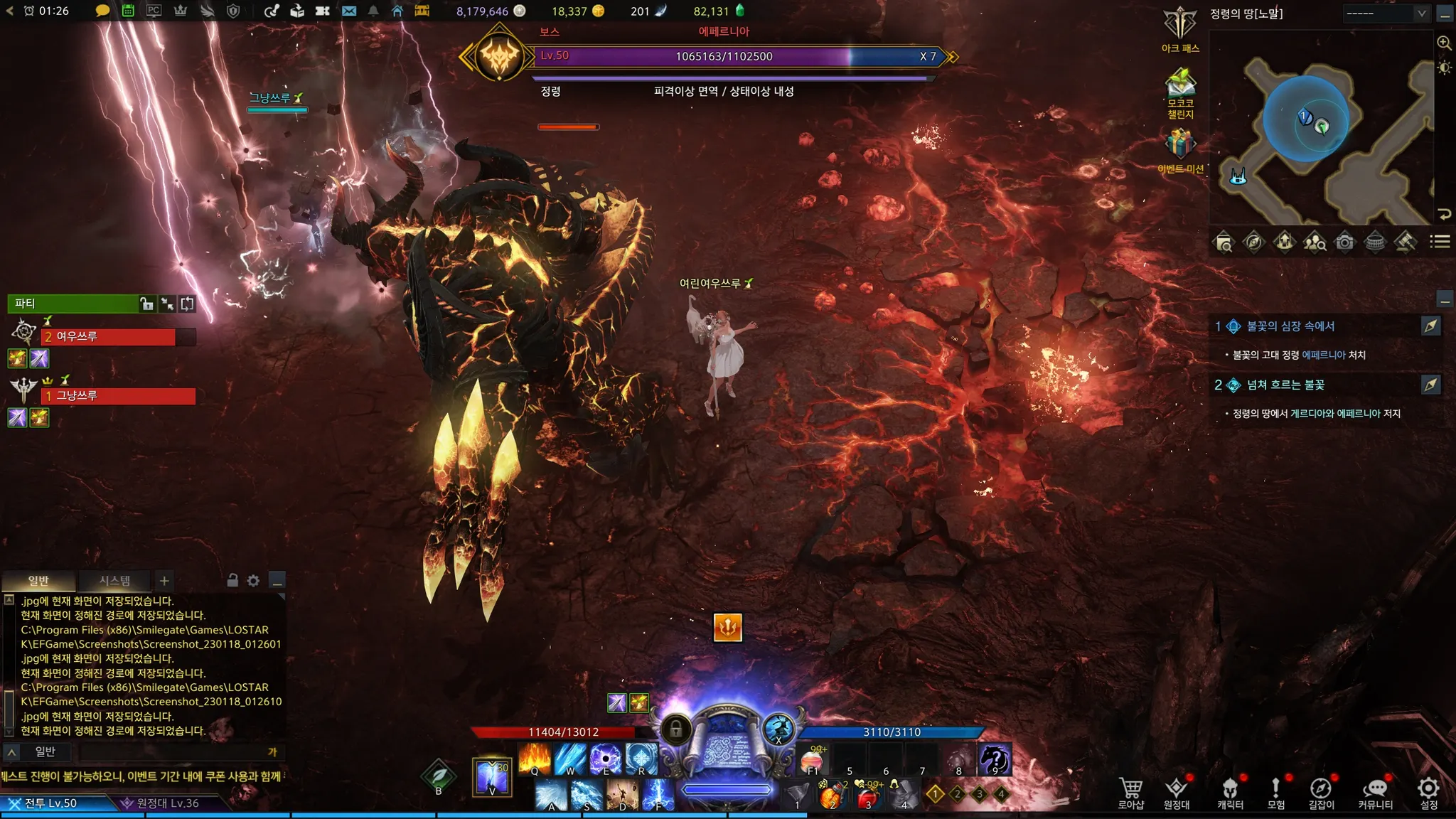Open the 아크 패스 icon

1180,28
